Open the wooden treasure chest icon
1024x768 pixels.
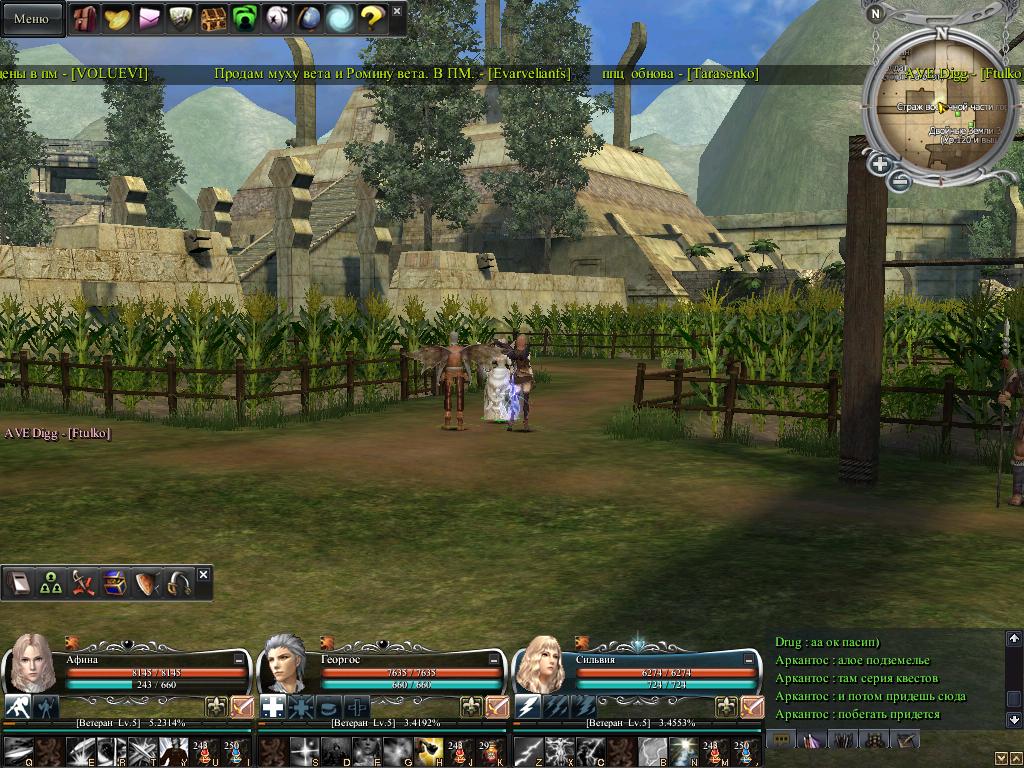(212, 18)
